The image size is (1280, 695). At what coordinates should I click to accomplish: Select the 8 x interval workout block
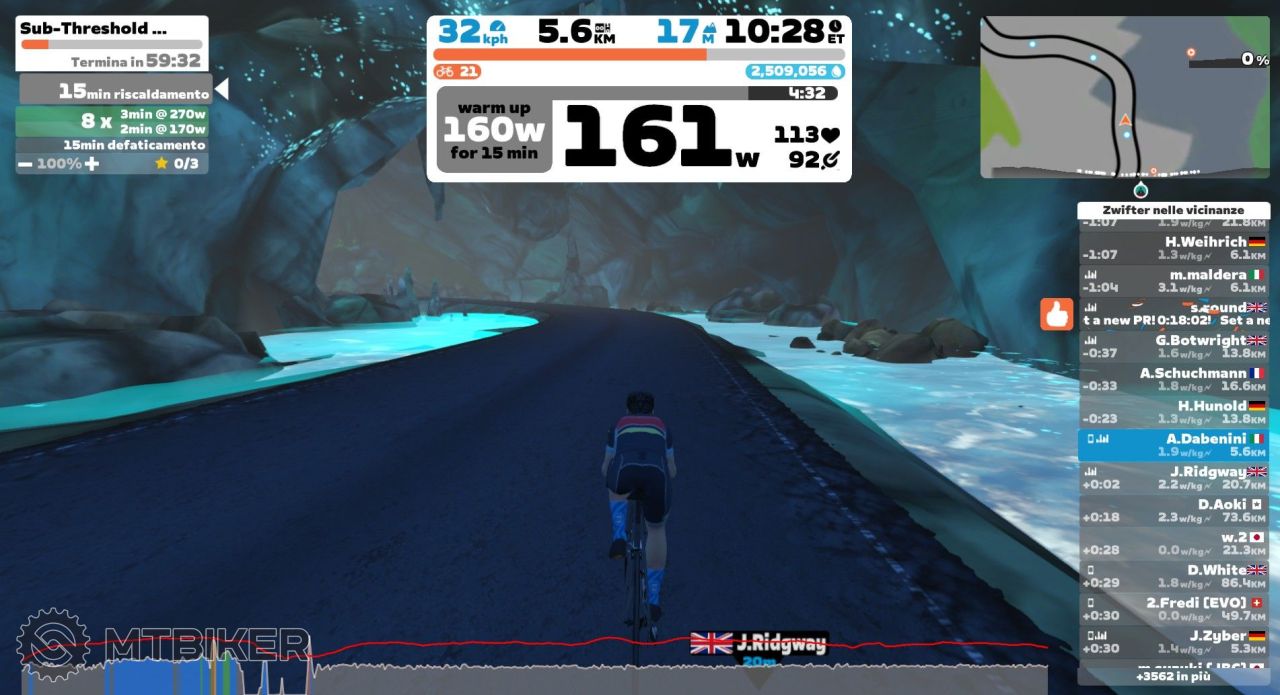point(115,121)
